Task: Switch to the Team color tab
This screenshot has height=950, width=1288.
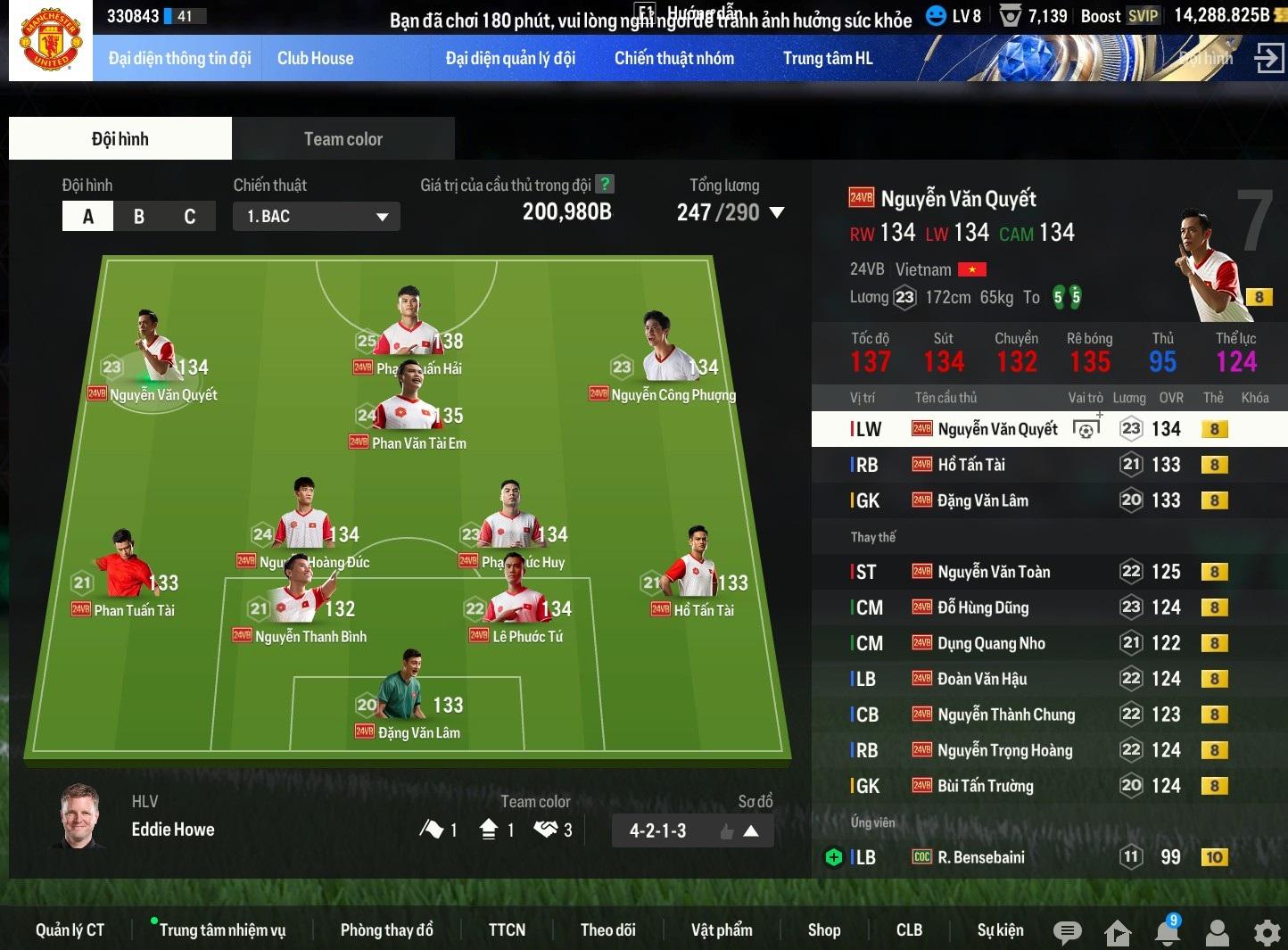Action: click(343, 139)
